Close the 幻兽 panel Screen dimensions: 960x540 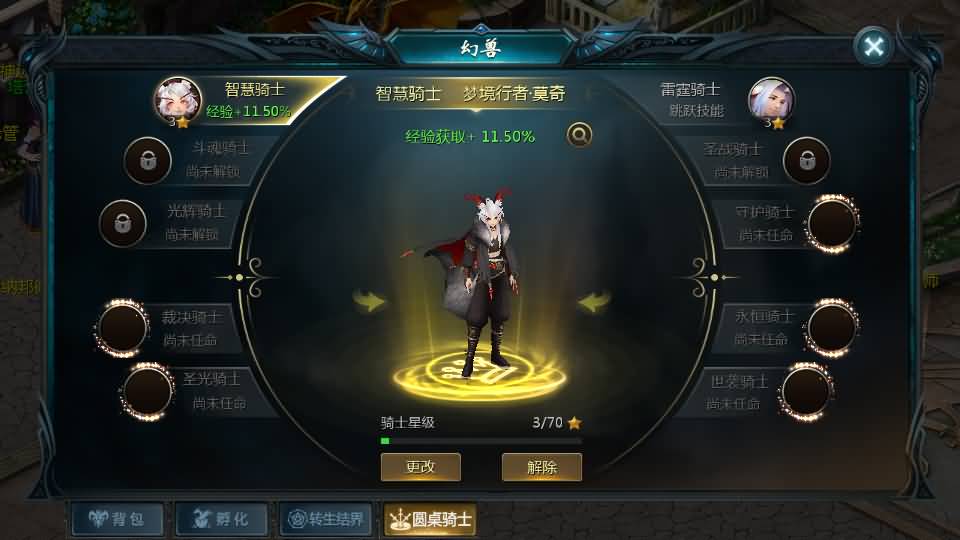(x=874, y=46)
